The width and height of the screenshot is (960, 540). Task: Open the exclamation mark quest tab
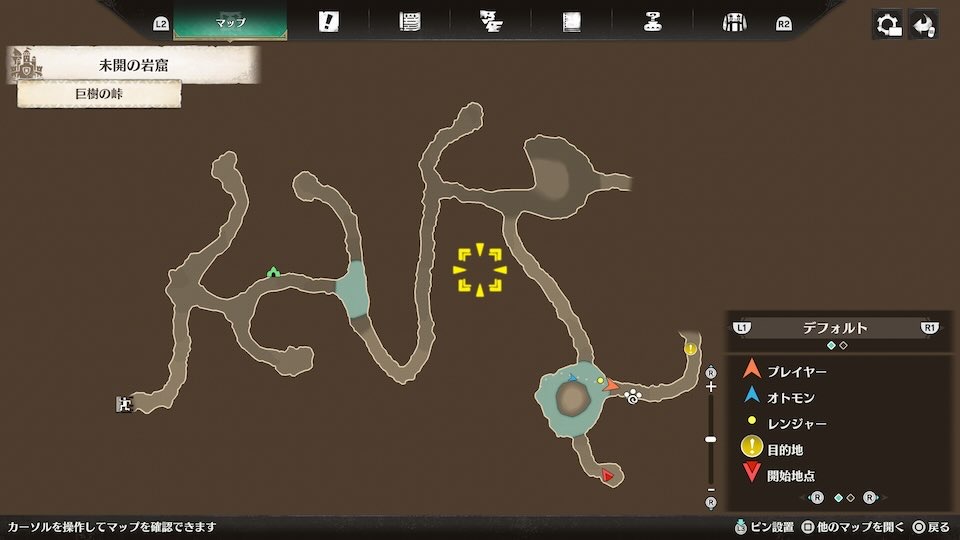(328, 22)
